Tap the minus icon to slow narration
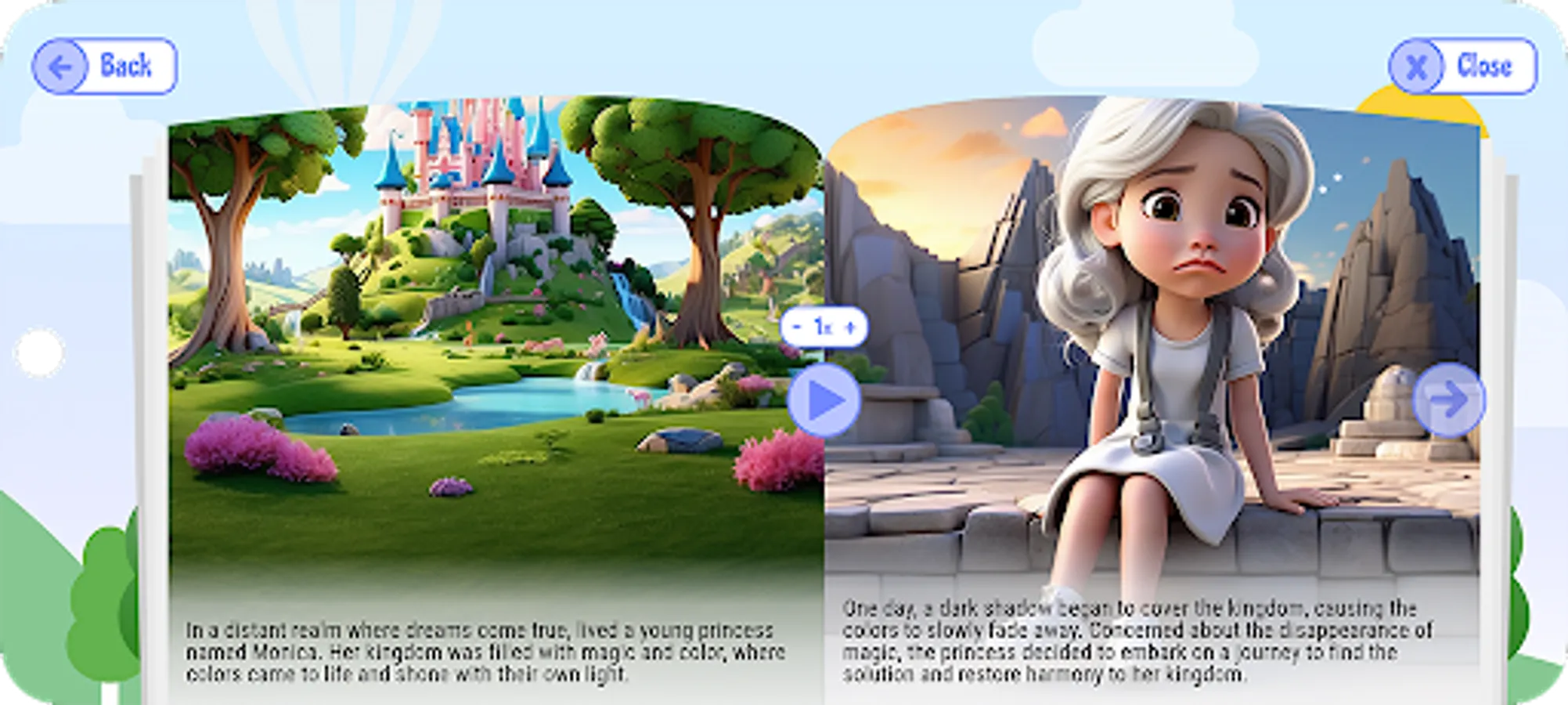Image resolution: width=1568 pixels, height=705 pixels. (x=797, y=328)
